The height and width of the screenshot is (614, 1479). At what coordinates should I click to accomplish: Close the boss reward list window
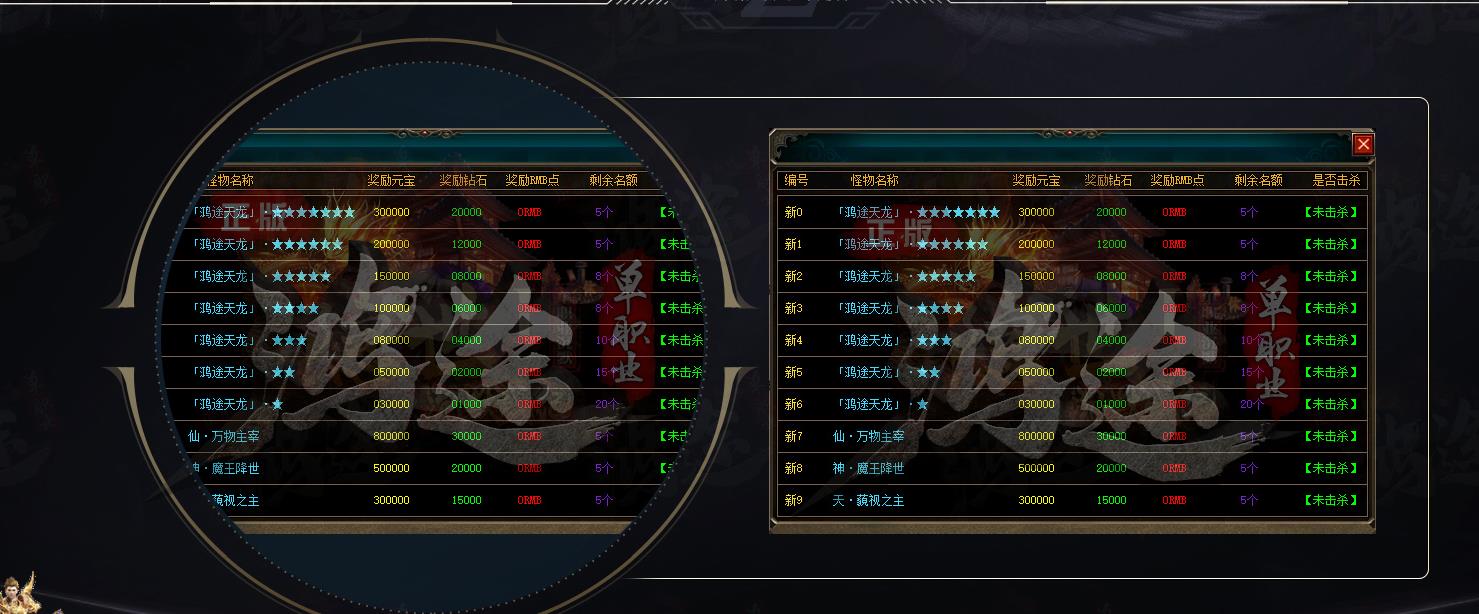(x=1363, y=145)
